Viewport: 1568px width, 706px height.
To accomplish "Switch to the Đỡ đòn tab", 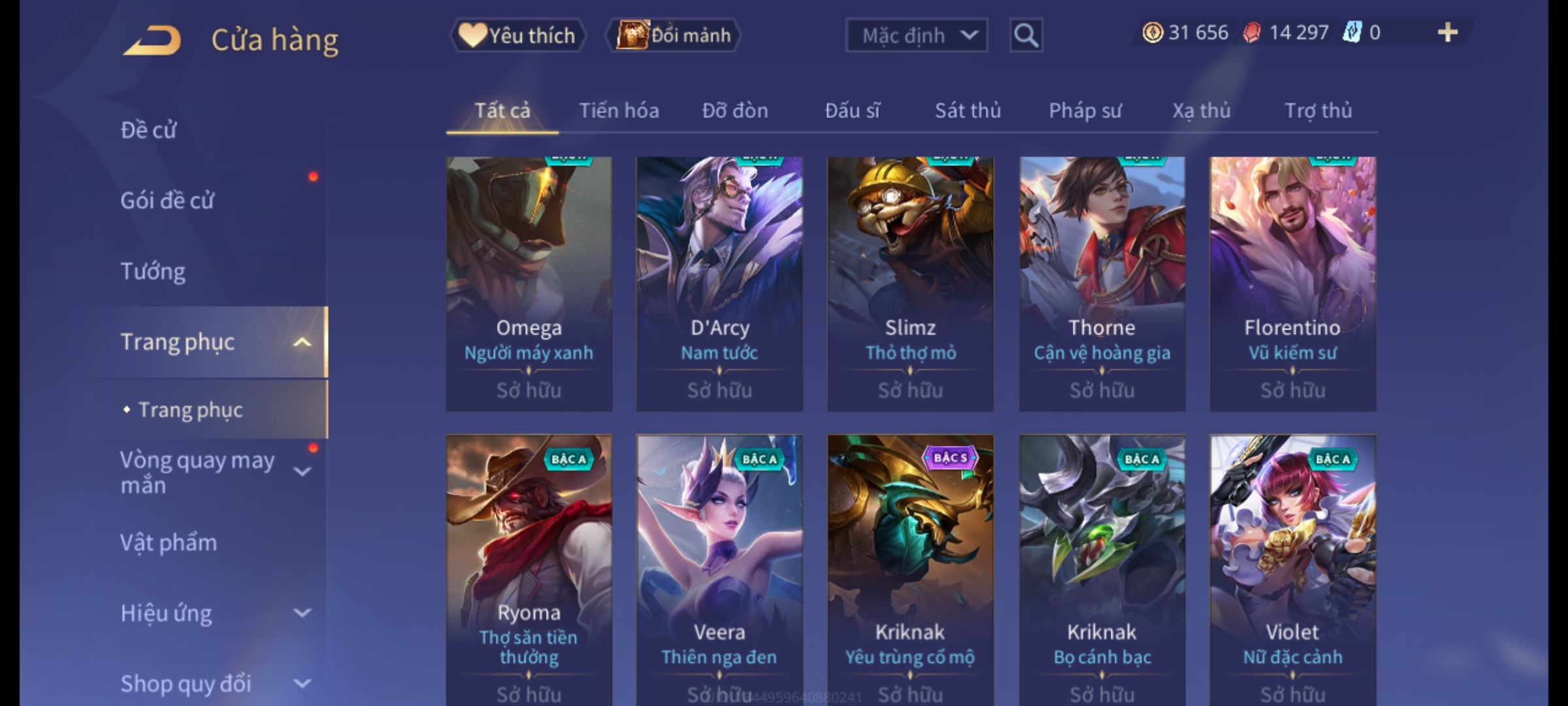I will pyautogui.click(x=735, y=110).
